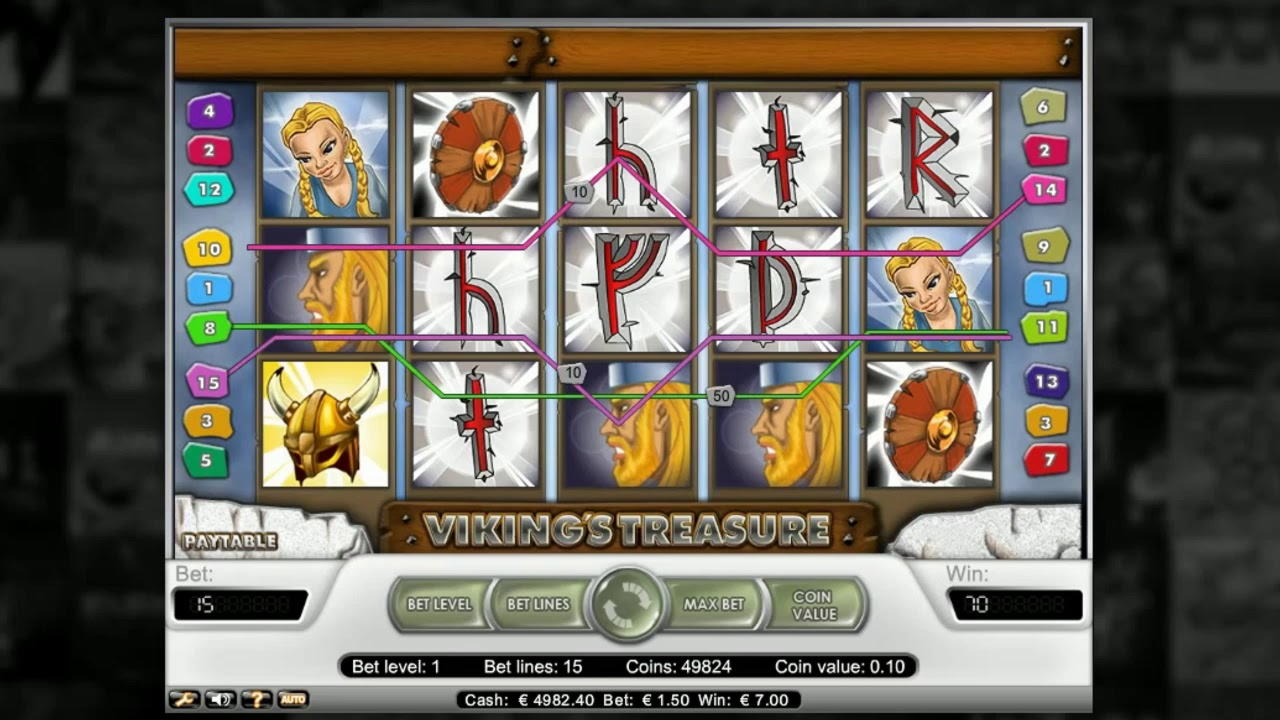Select Max Bet
1280x720 pixels.
click(714, 604)
